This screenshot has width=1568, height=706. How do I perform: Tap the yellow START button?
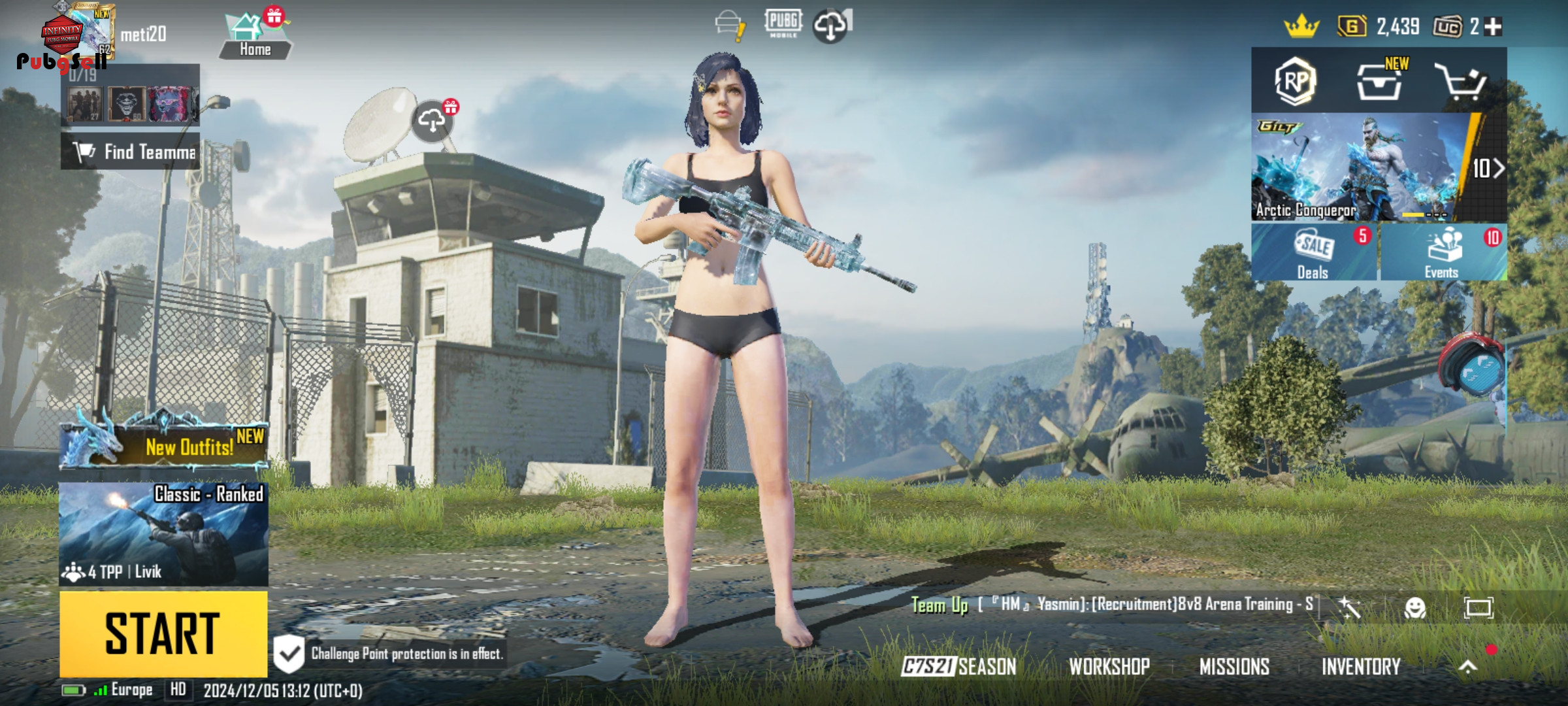[x=163, y=633]
